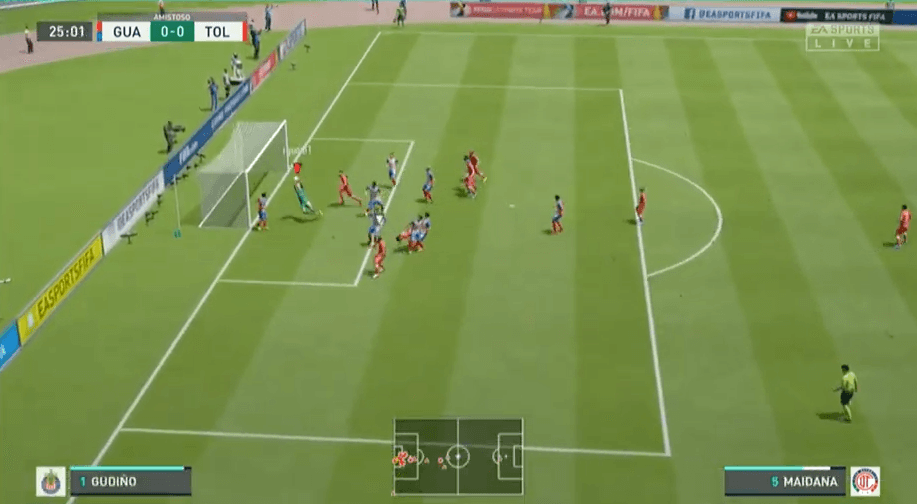Click the Toluca club crest icon

point(865,481)
